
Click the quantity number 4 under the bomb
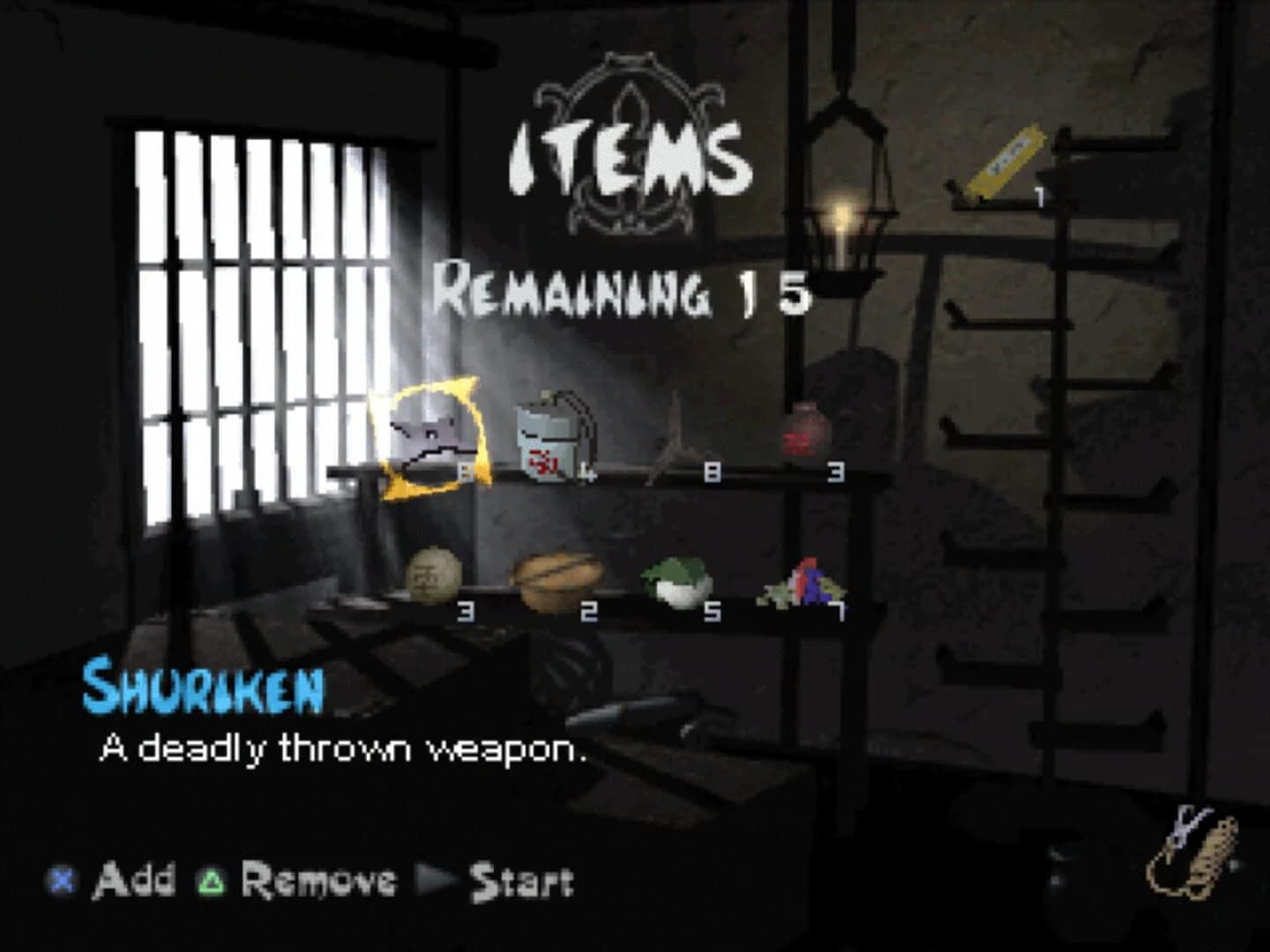tap(586, 472)
